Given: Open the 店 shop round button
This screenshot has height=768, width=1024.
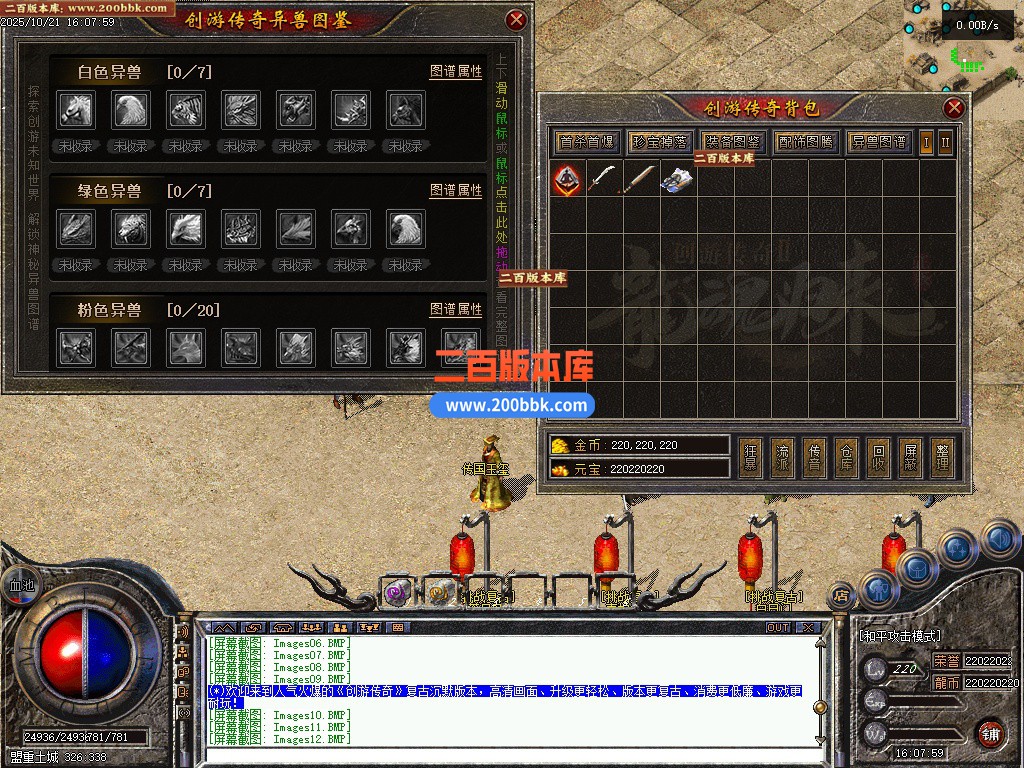Looking at the screenshot, I should (x=841, y=597).
